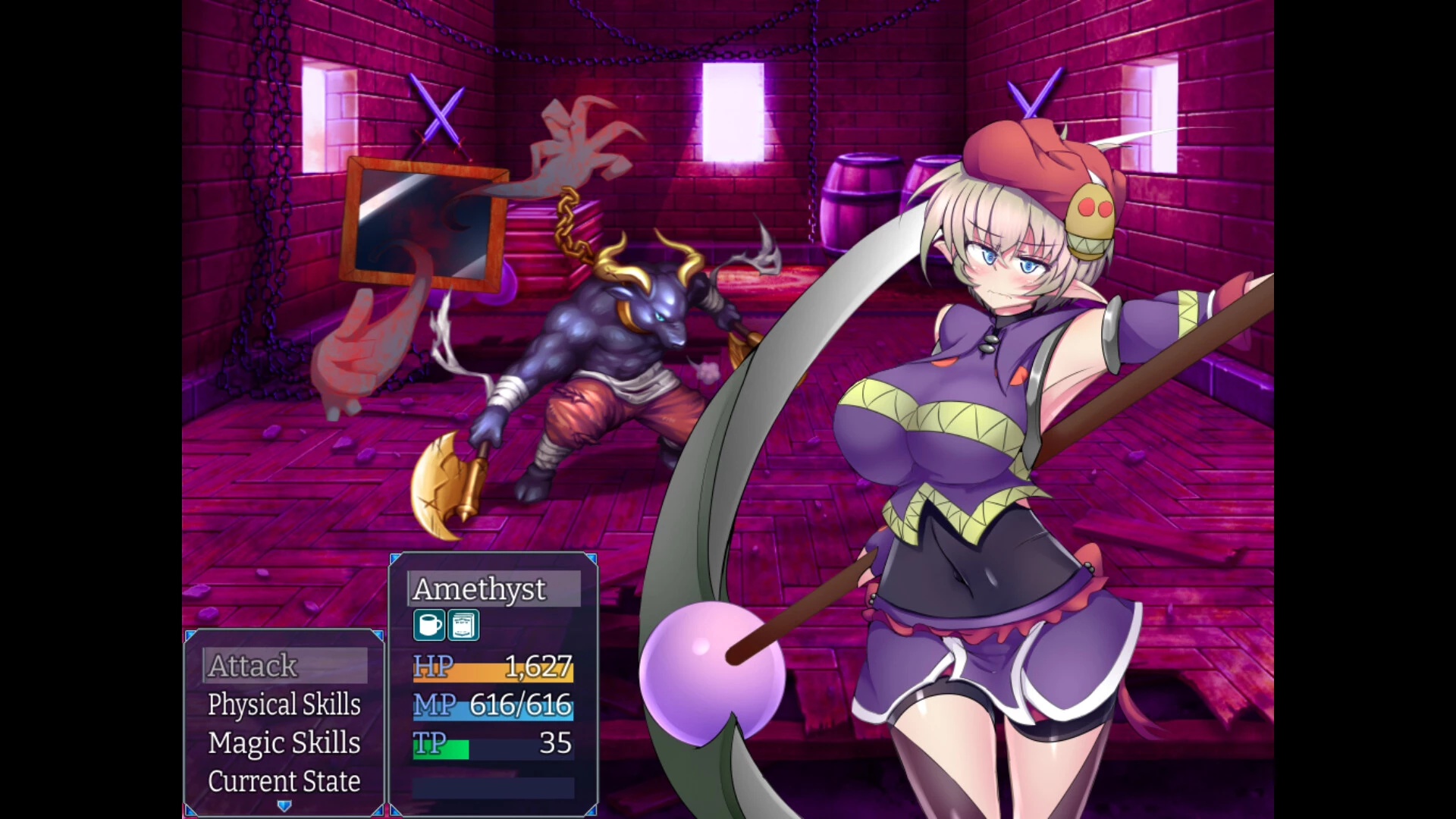Choose Current State command

click(x=284, y=781)
